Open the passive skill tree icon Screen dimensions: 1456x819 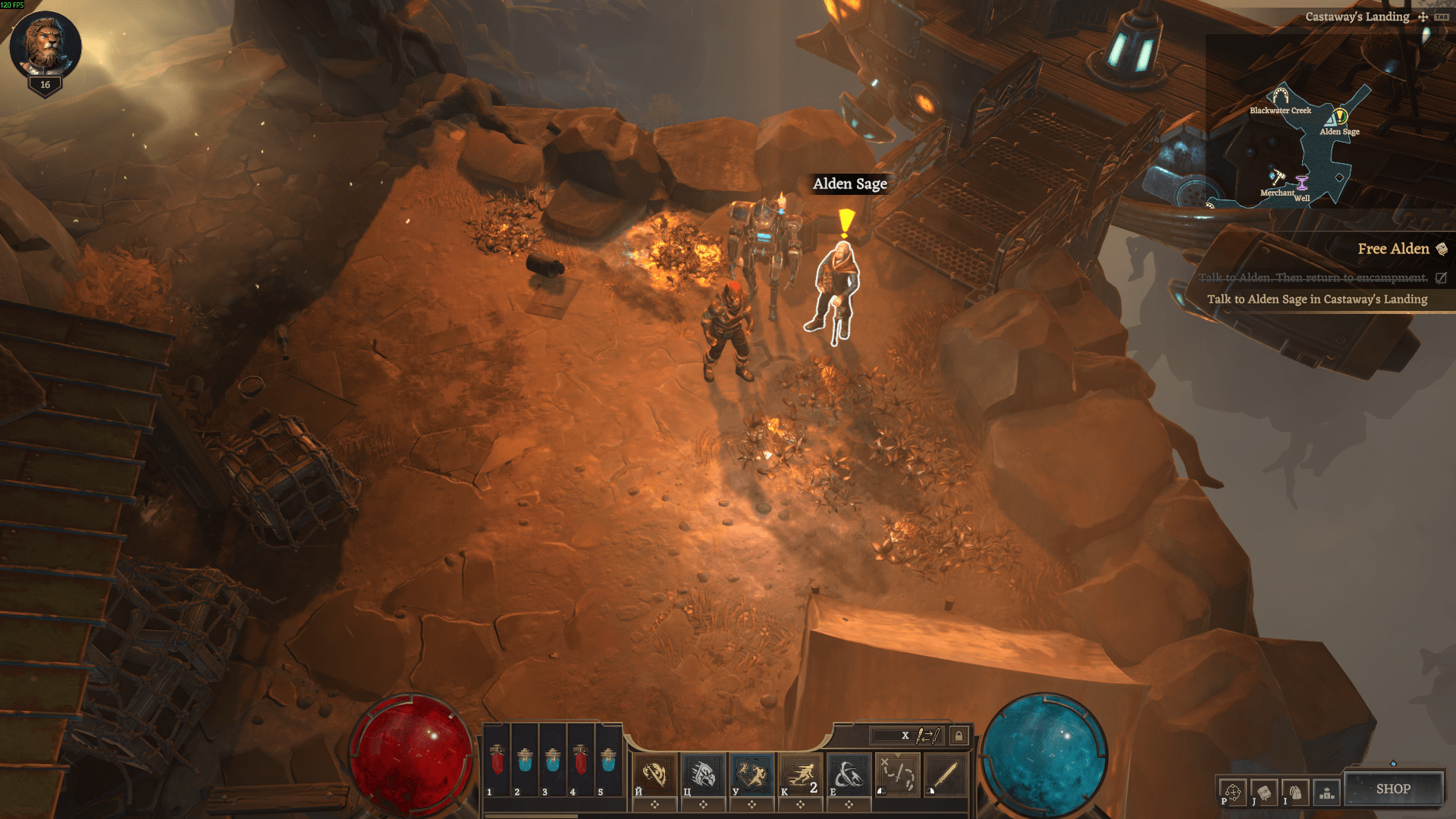pyautogui.click(x=1232, y=793)
